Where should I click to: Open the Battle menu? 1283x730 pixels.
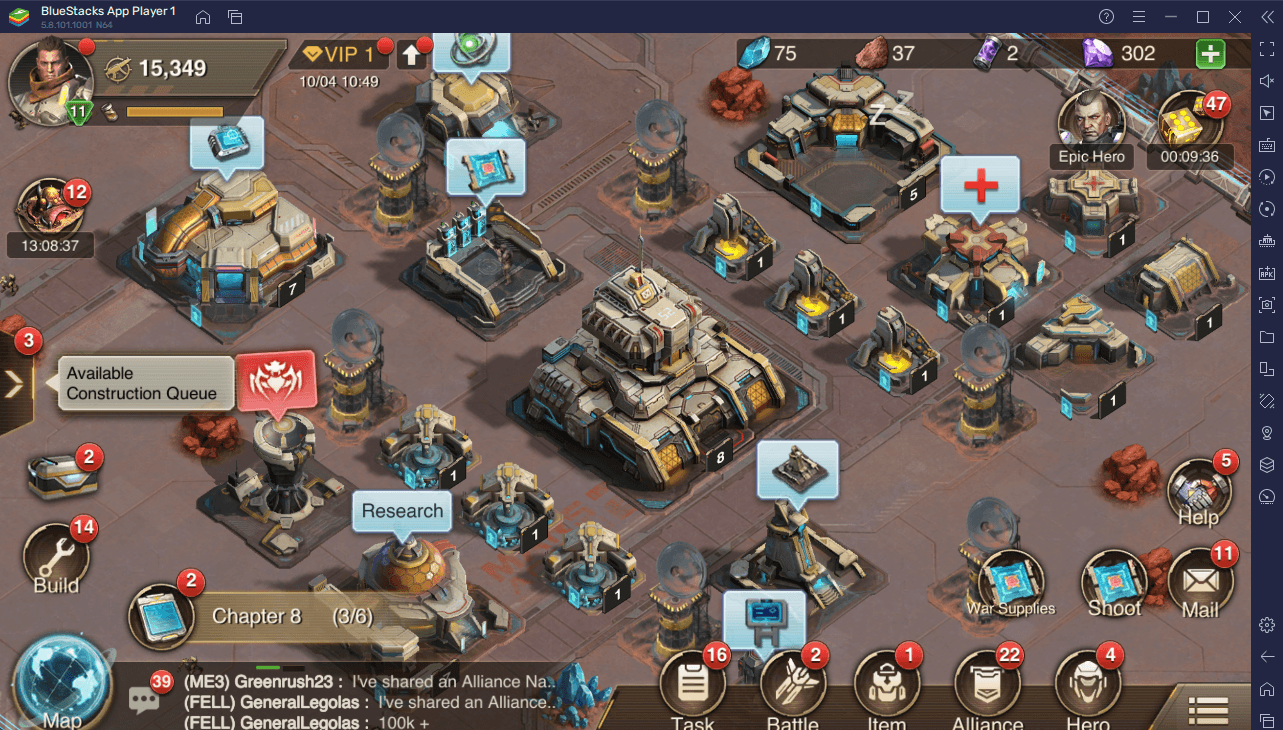(x=792, y=688)
